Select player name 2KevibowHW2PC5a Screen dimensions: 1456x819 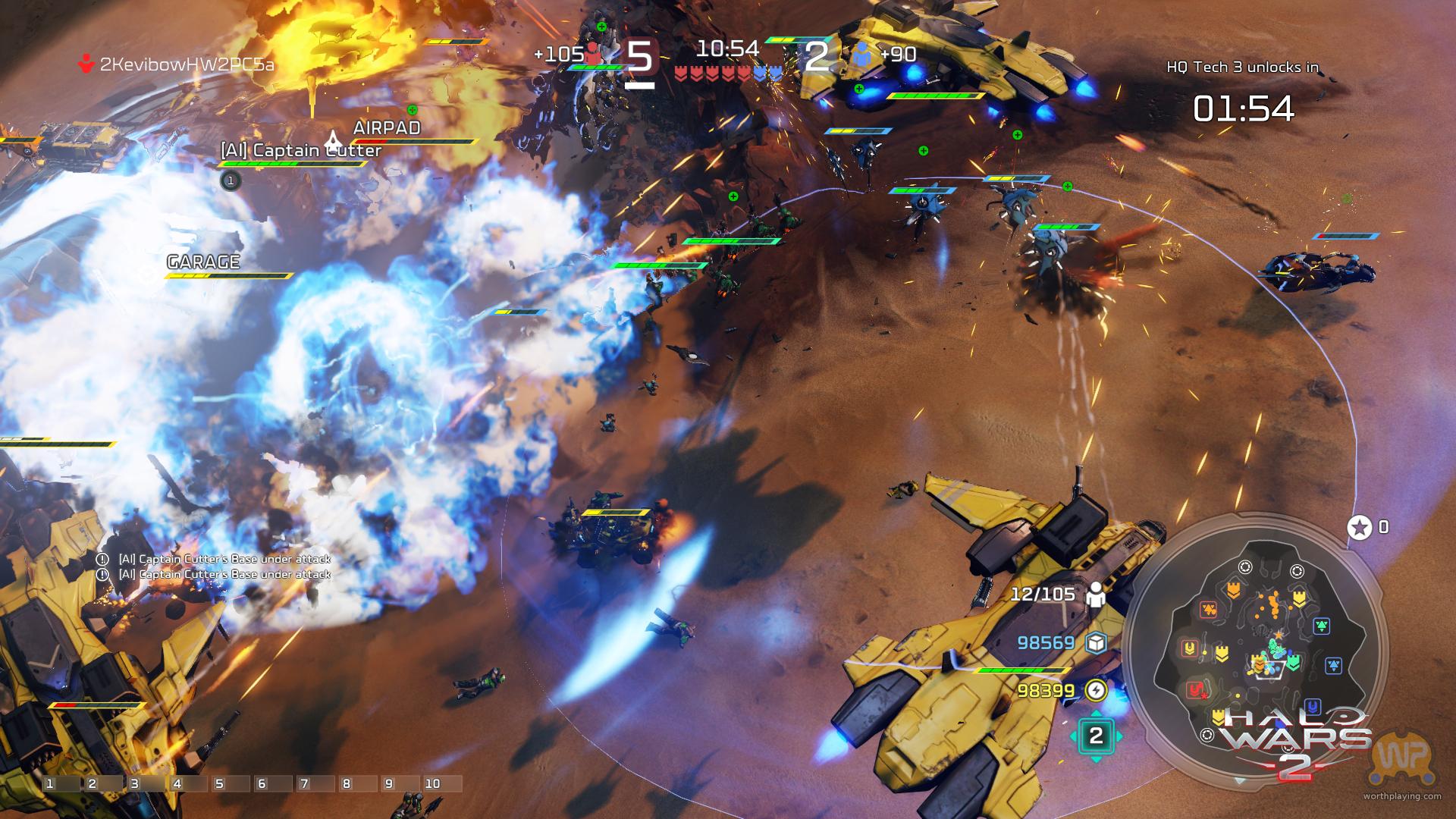(x=187, y=64)
